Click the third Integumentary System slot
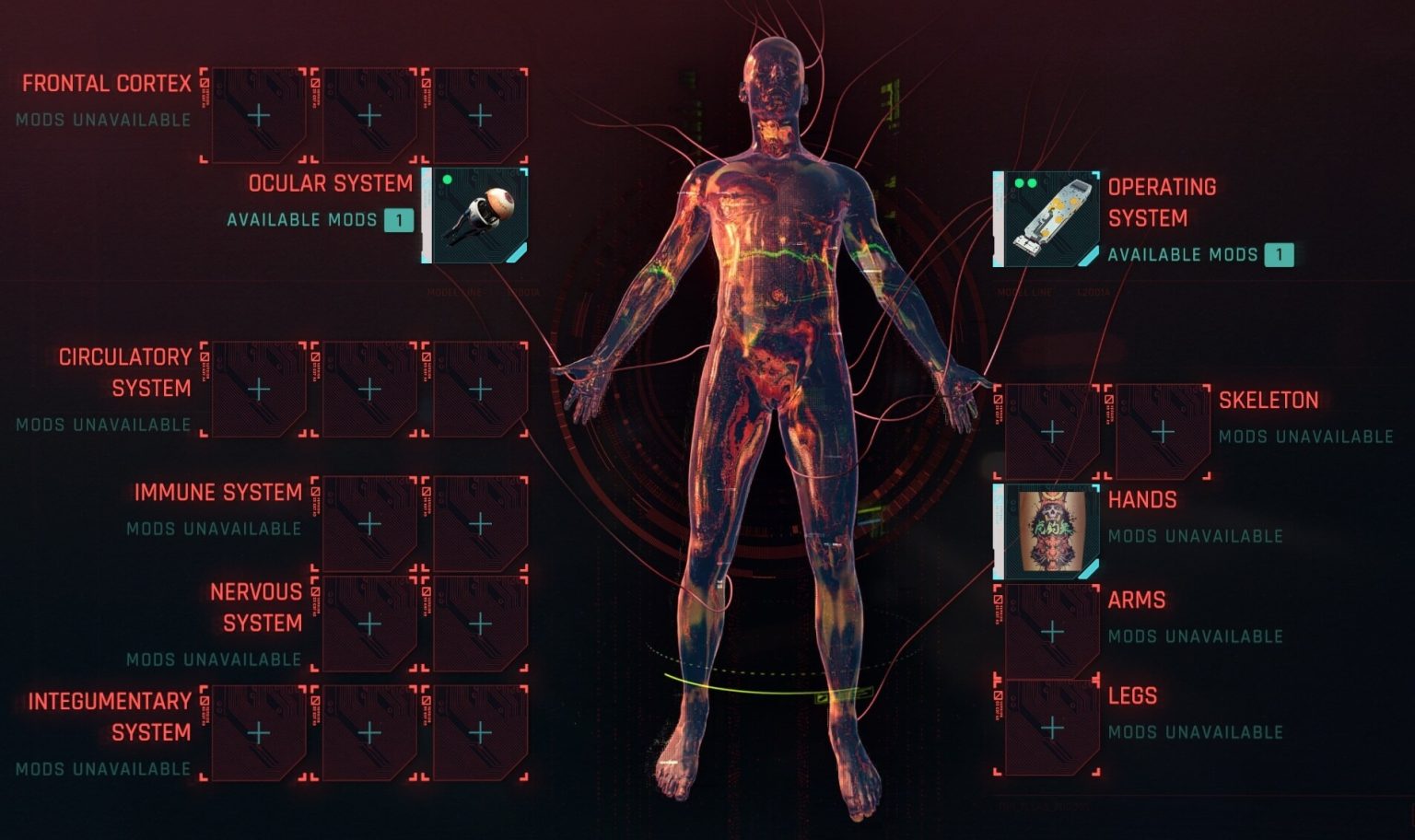 coord(479,734)
